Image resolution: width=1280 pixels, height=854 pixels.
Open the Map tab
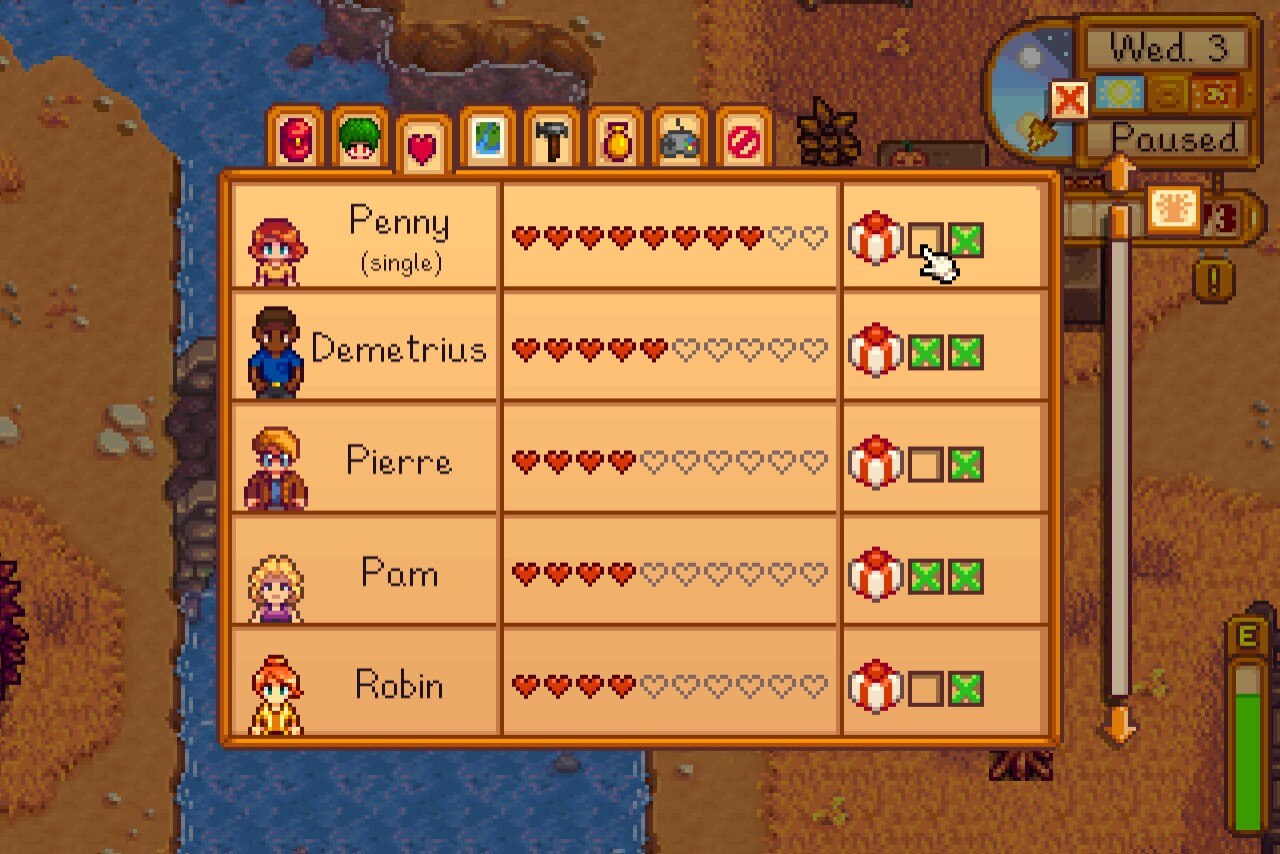tap(487, 140)
